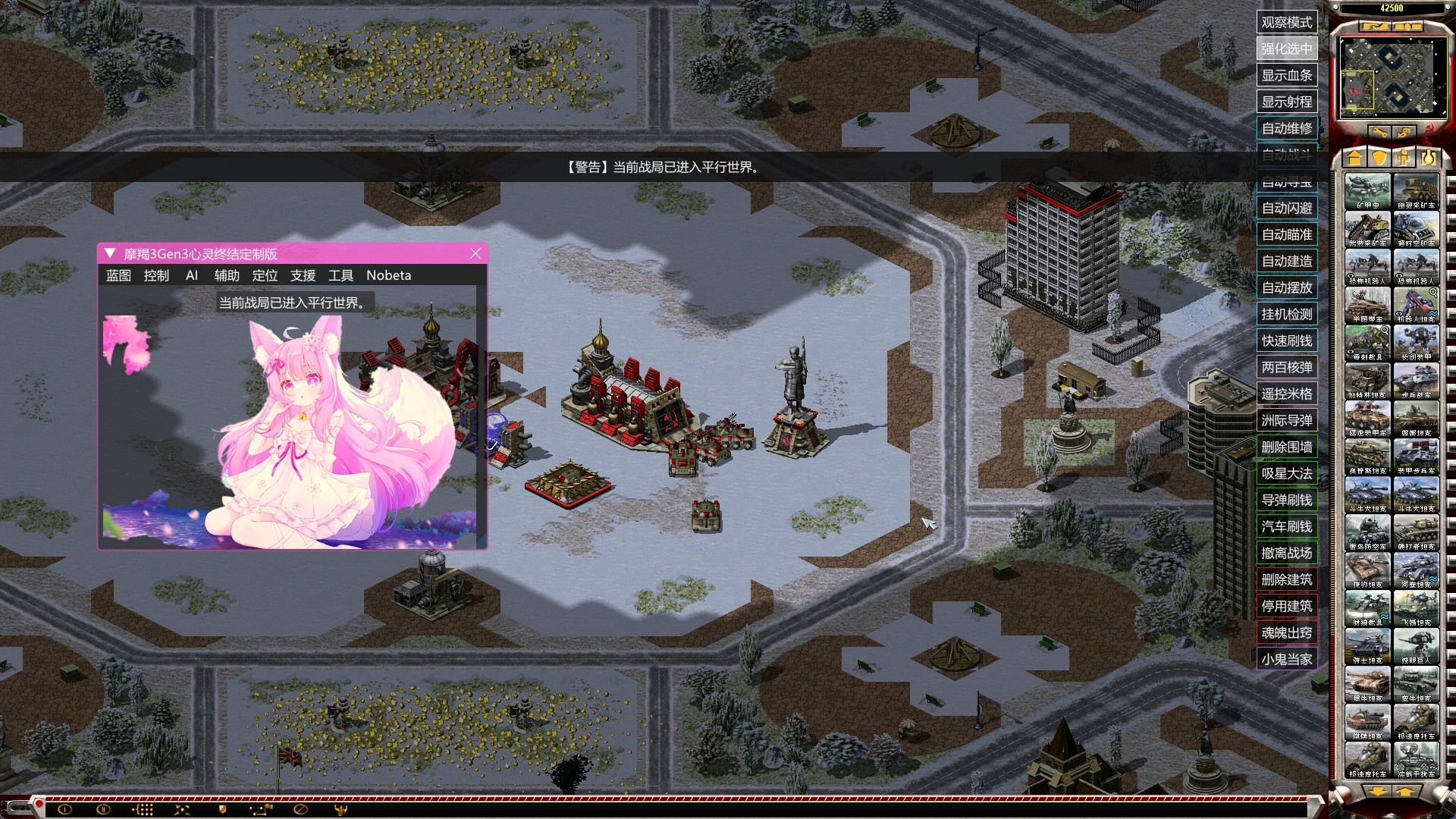Switch to the buildings construction tab

[1354, 157]
